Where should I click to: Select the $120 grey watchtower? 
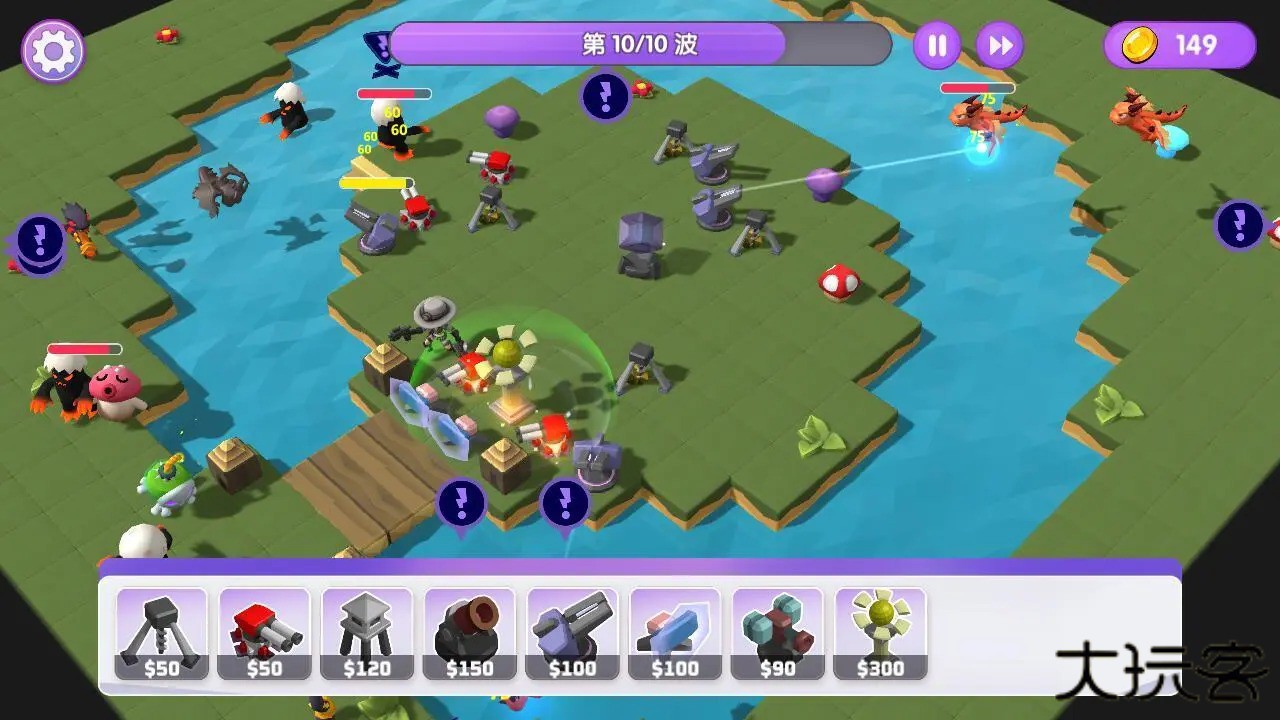[x=367, y=634]
